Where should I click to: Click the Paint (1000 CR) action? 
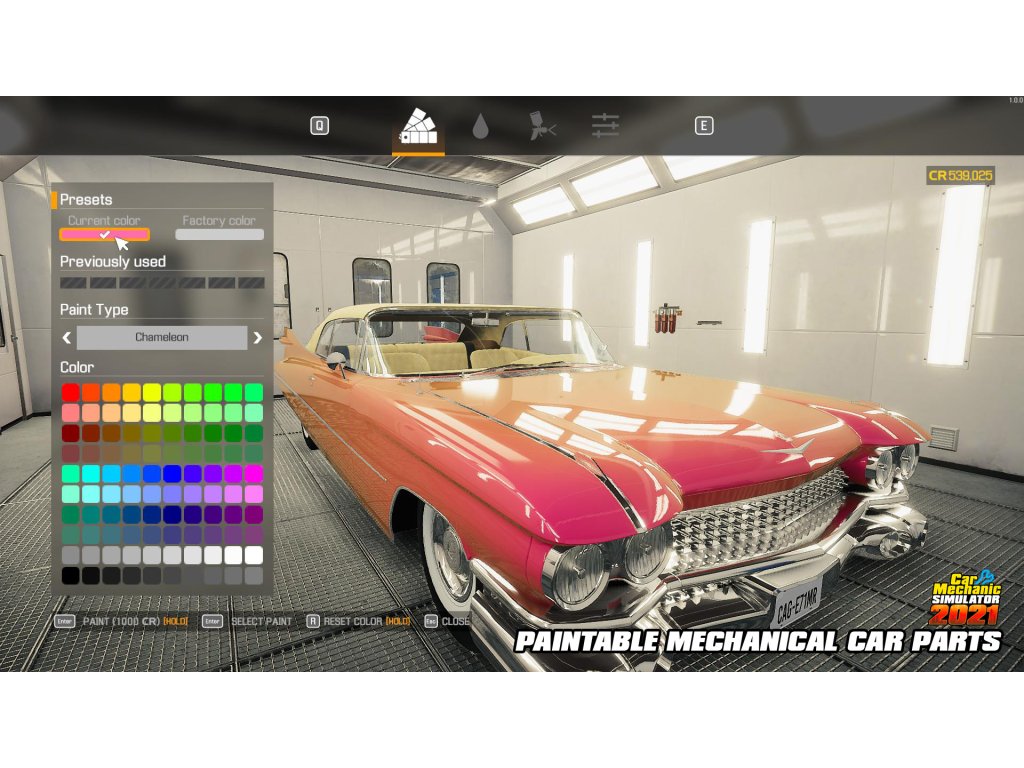pyautogui.click(x=122, y=621)
